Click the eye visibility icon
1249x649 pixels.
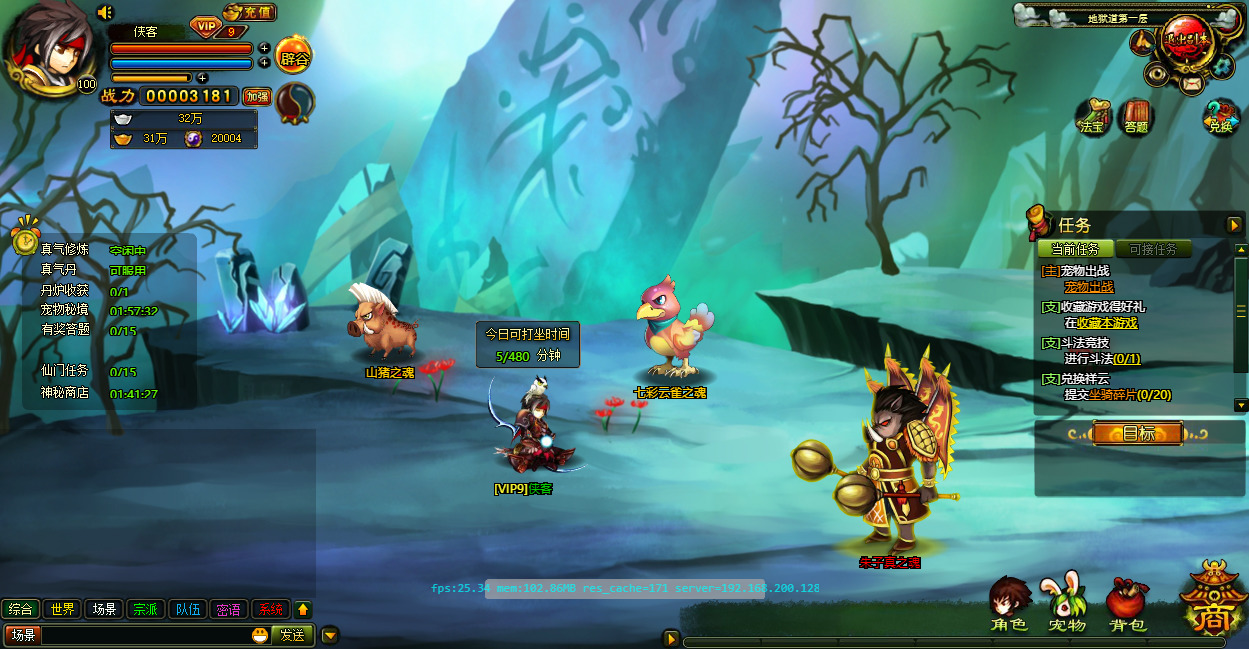click(x=1157, y=71)
